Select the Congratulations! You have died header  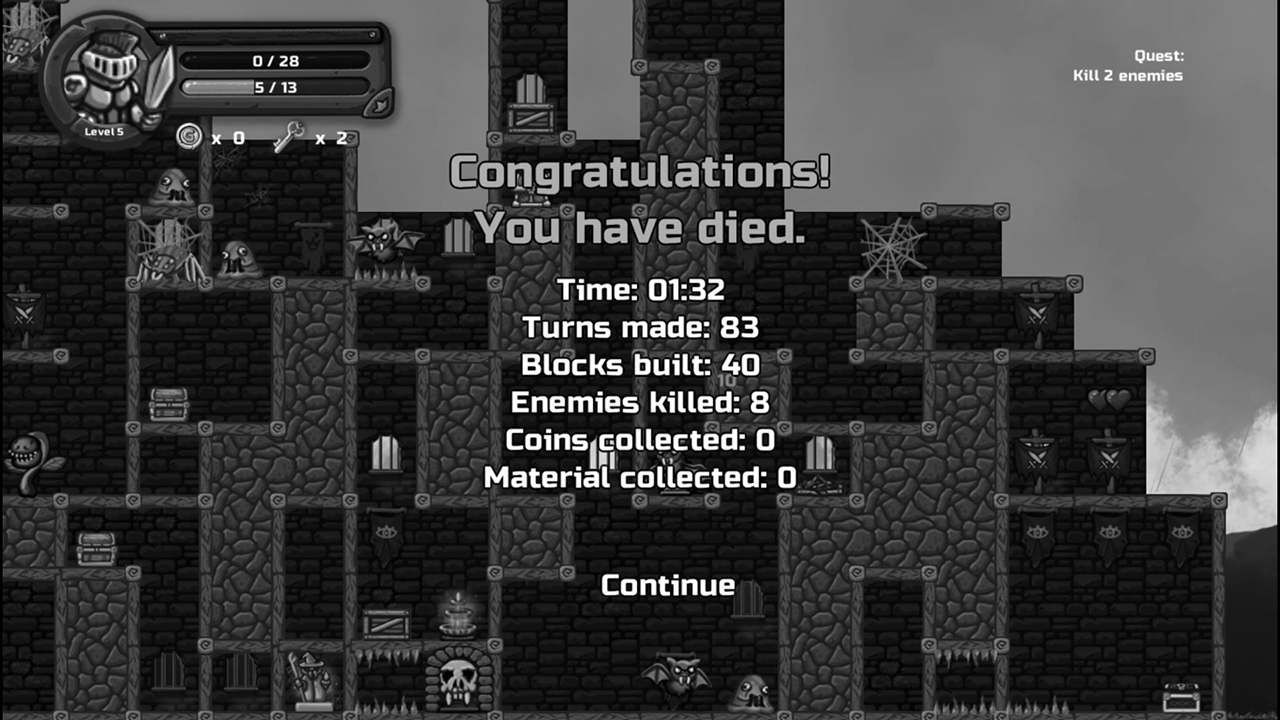640,200
